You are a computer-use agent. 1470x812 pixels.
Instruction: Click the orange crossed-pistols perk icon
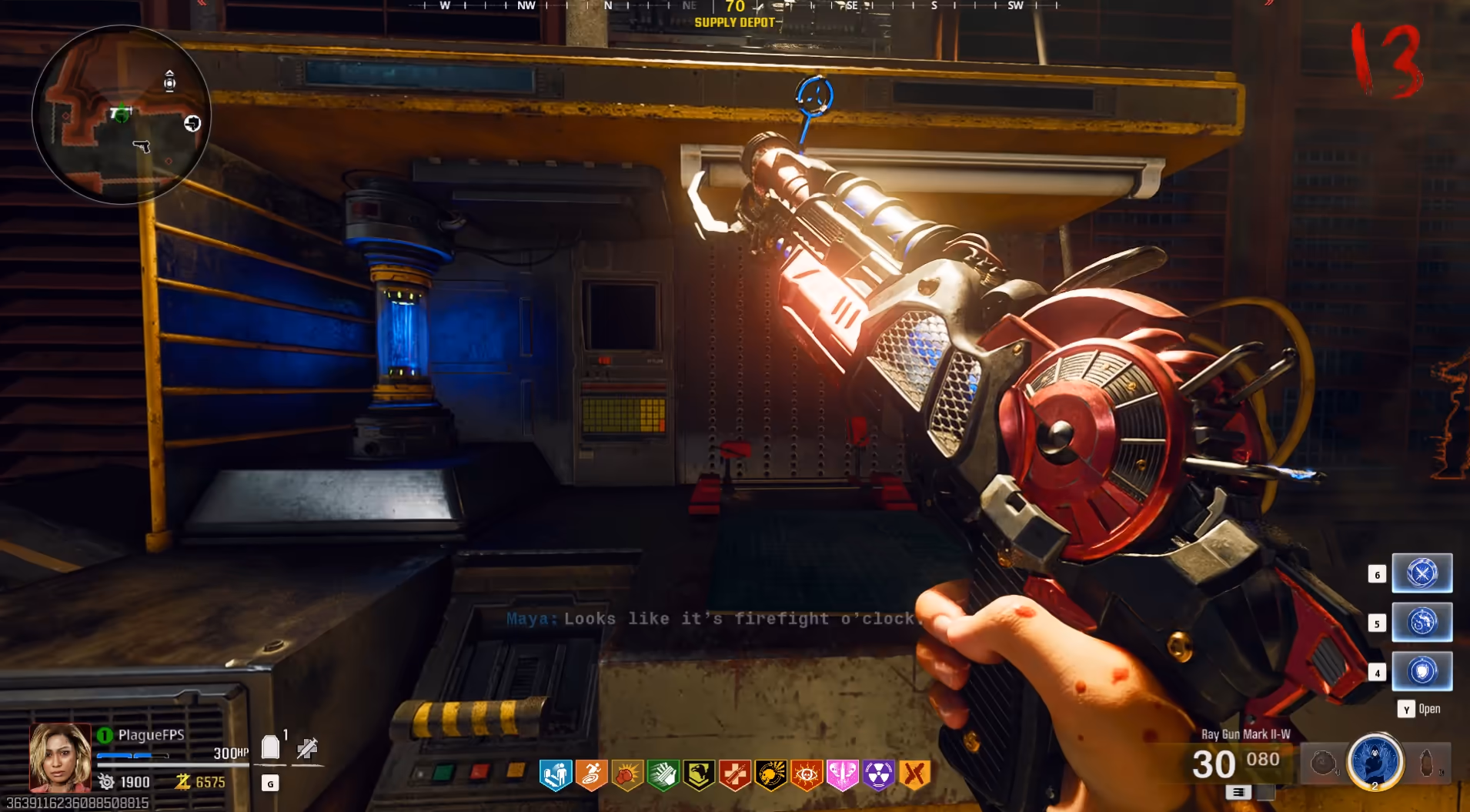(x=914, y=775)
